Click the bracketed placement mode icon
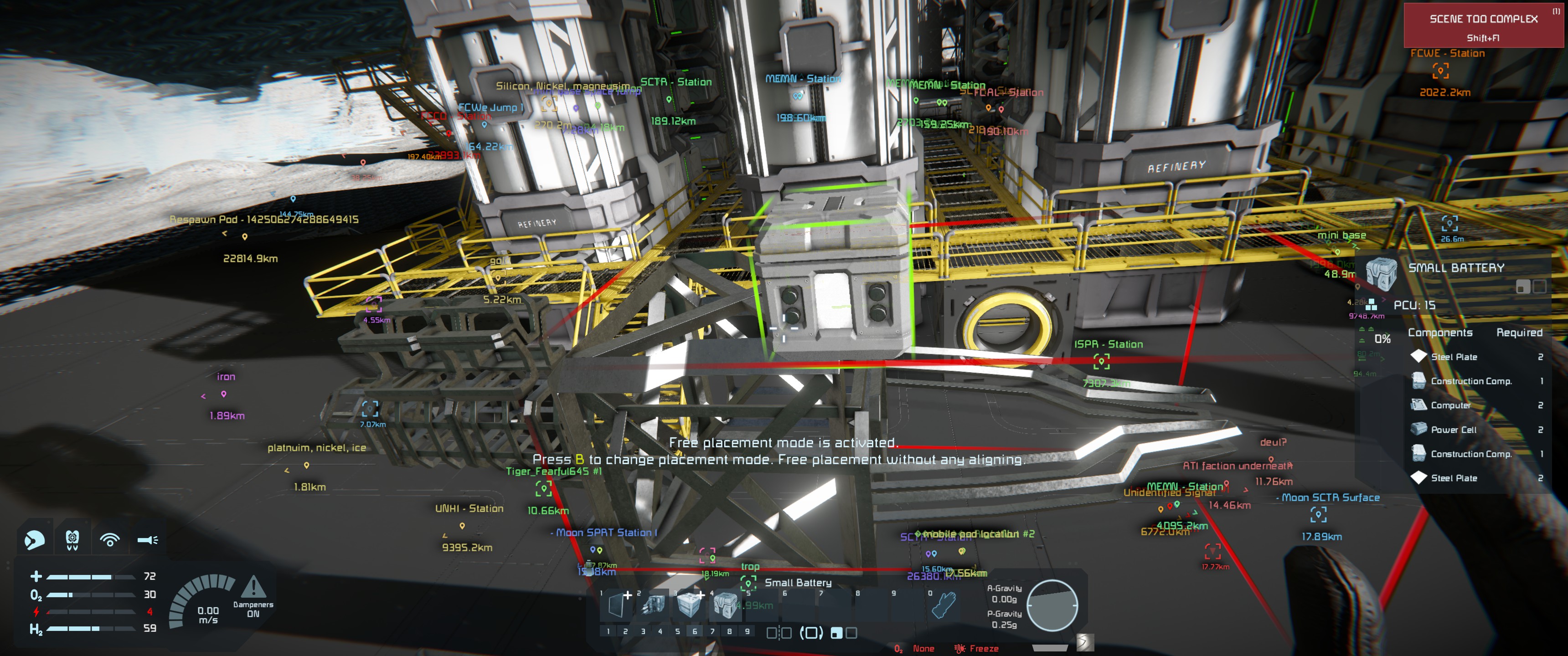The width and height of the screenshot is (1568, 656). tap(811, 633)
